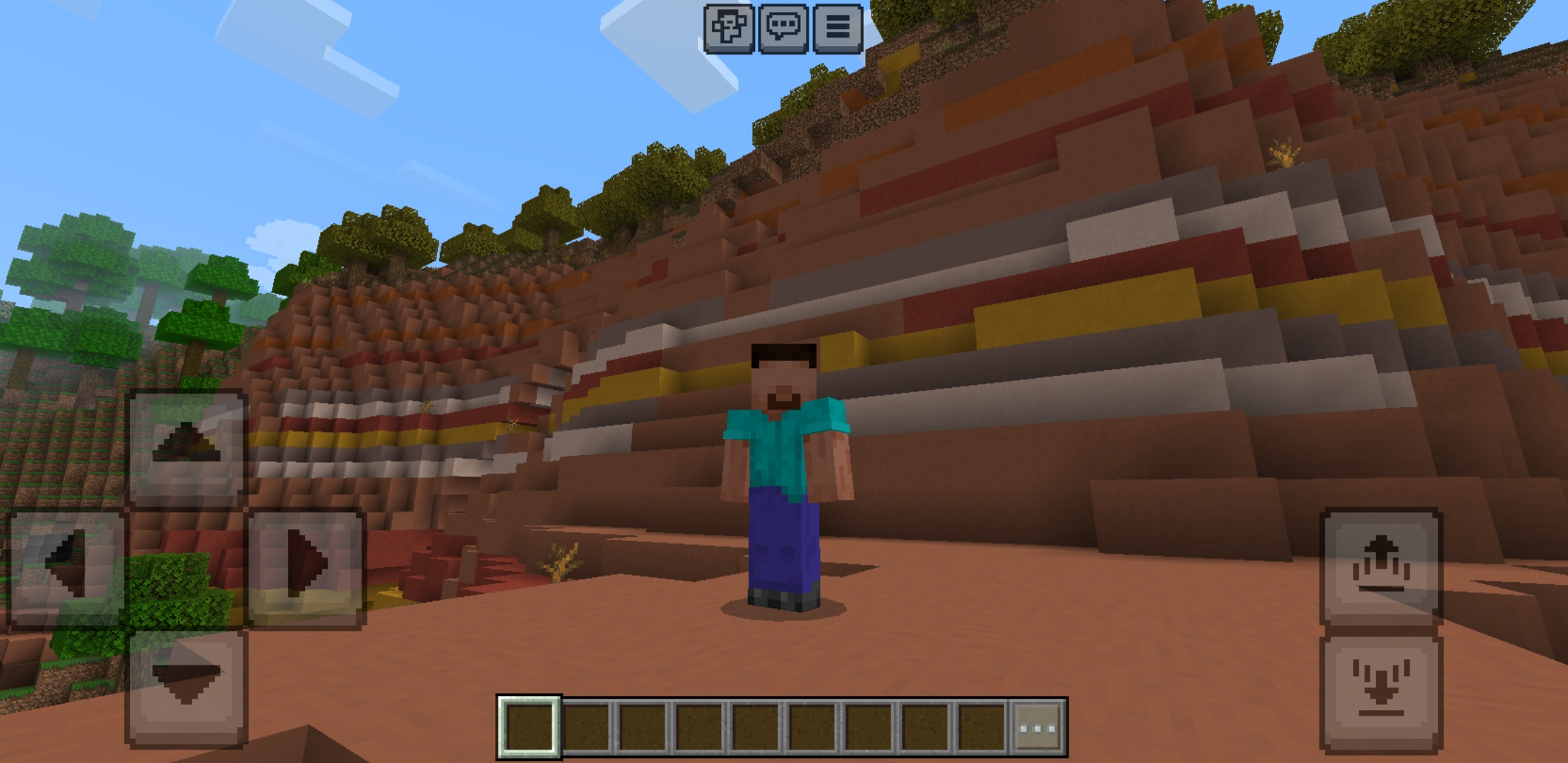The width and height of the screenshot is (1568, 763).
Task: Toggle chat visibility via speech bubble icon
Action: tap(784, 28)
